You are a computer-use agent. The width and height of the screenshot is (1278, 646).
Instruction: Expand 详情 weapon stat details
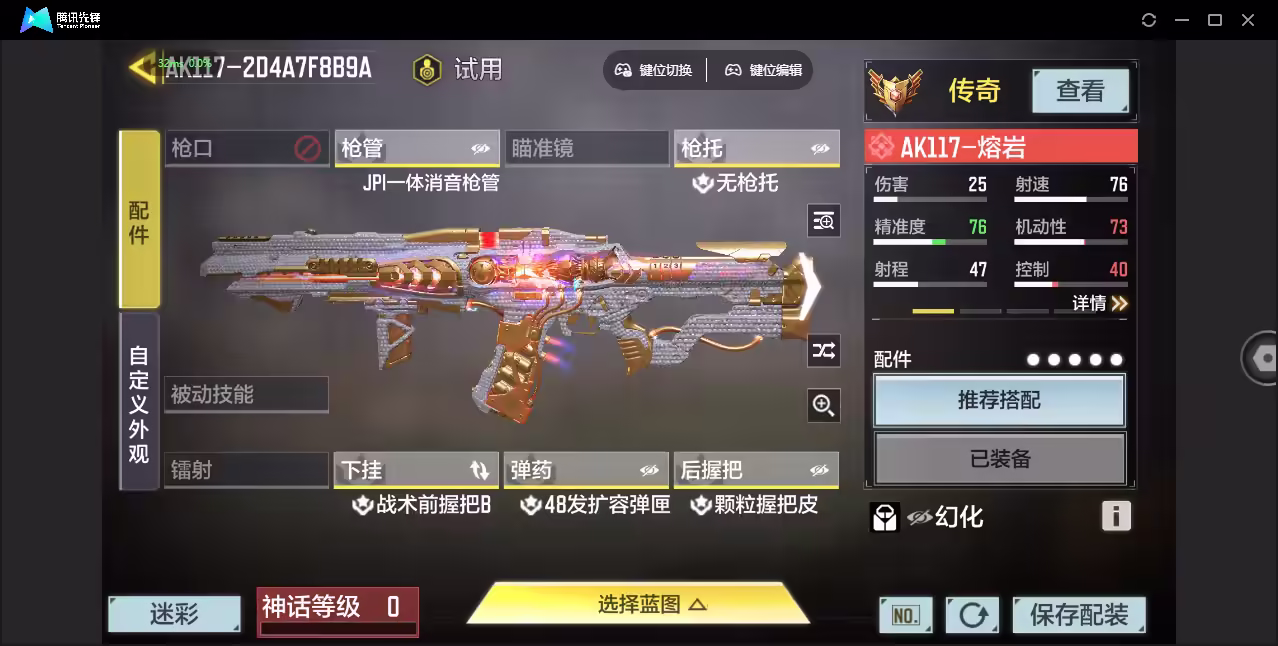click(x=1099, y=303)
